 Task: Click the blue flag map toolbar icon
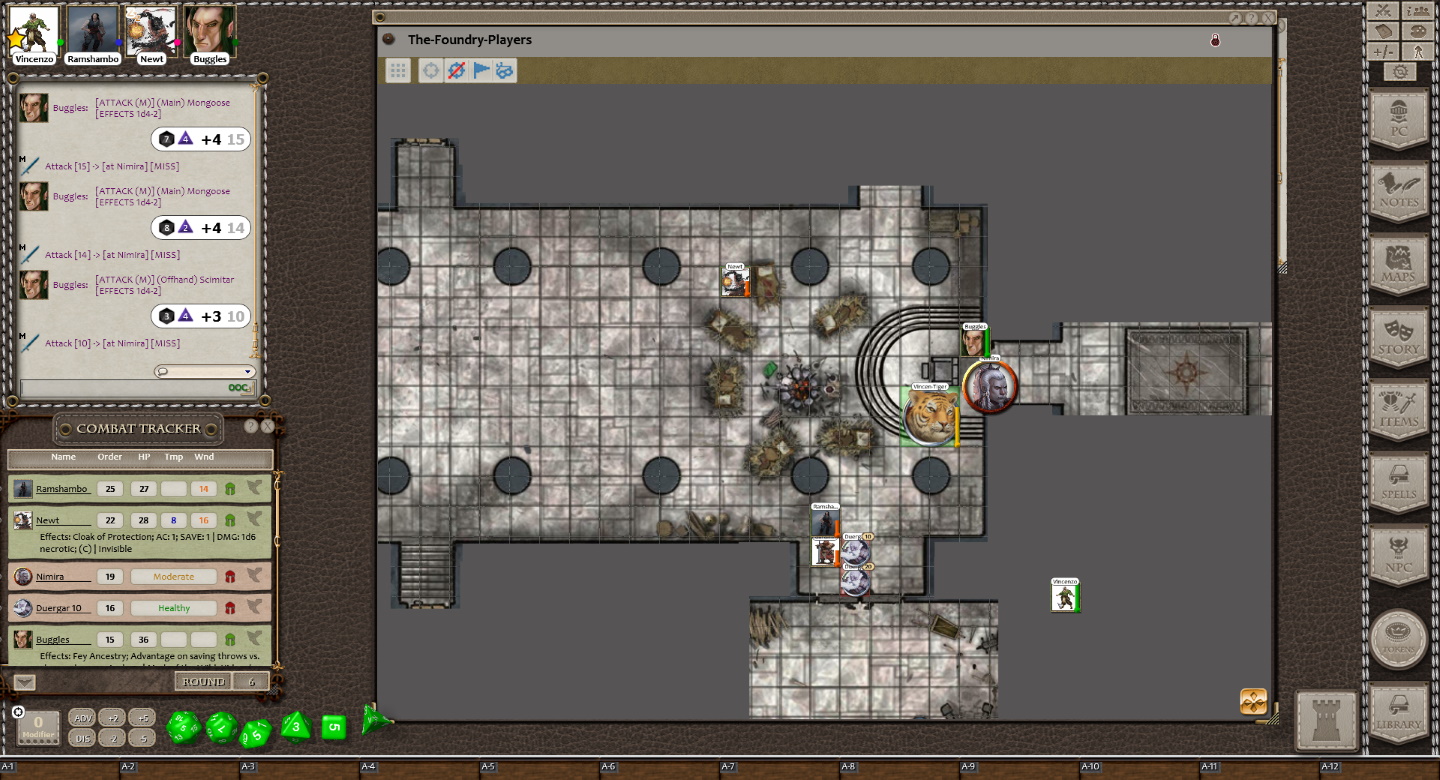(481, 70)
